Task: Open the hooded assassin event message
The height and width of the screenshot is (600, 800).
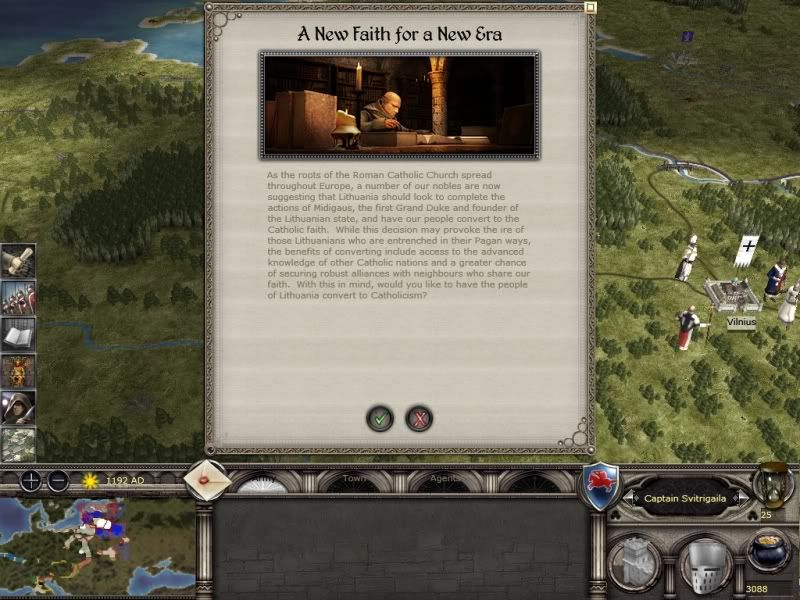Action: 18,407
